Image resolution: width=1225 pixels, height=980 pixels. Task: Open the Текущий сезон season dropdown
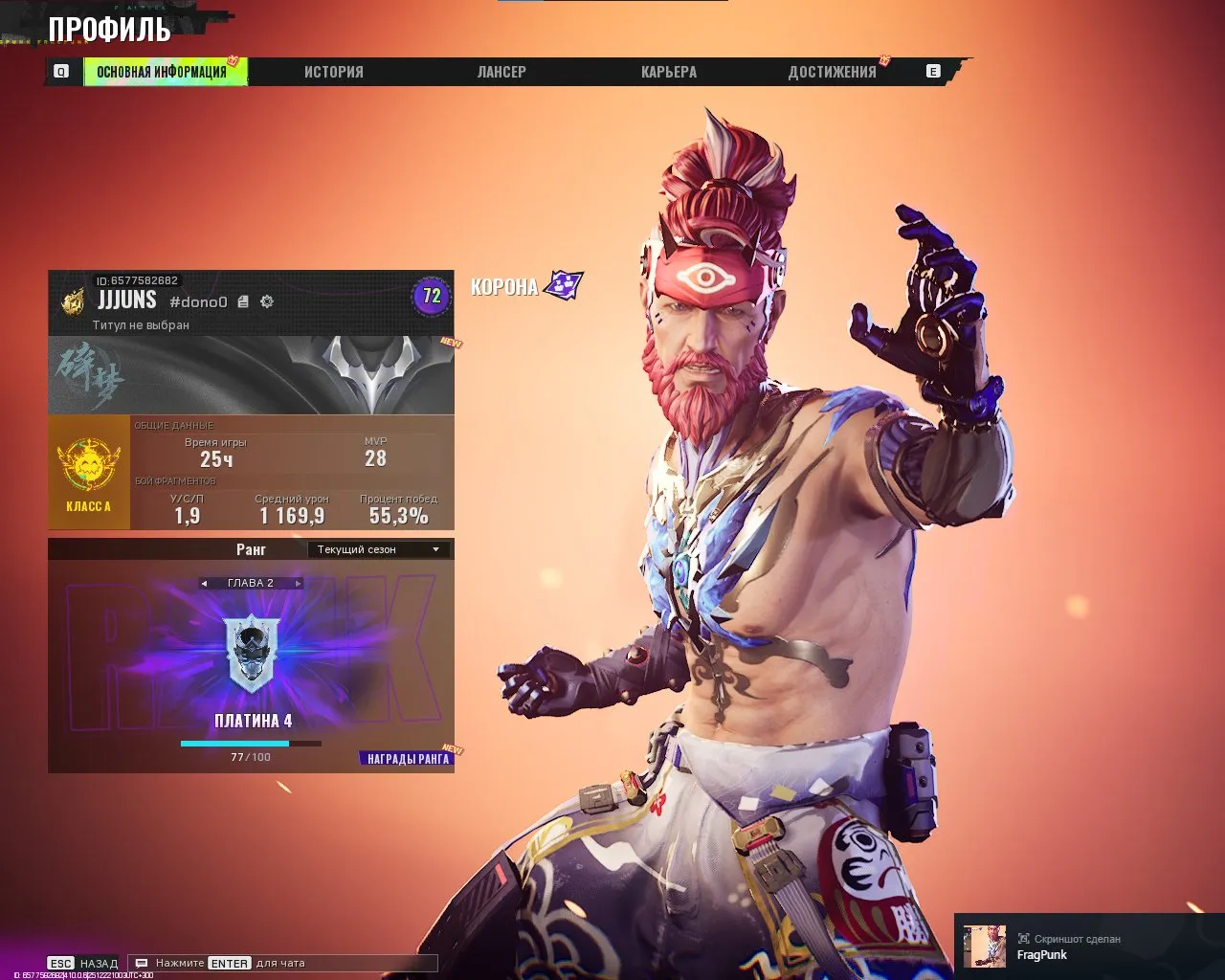click(x=379, y=549)
